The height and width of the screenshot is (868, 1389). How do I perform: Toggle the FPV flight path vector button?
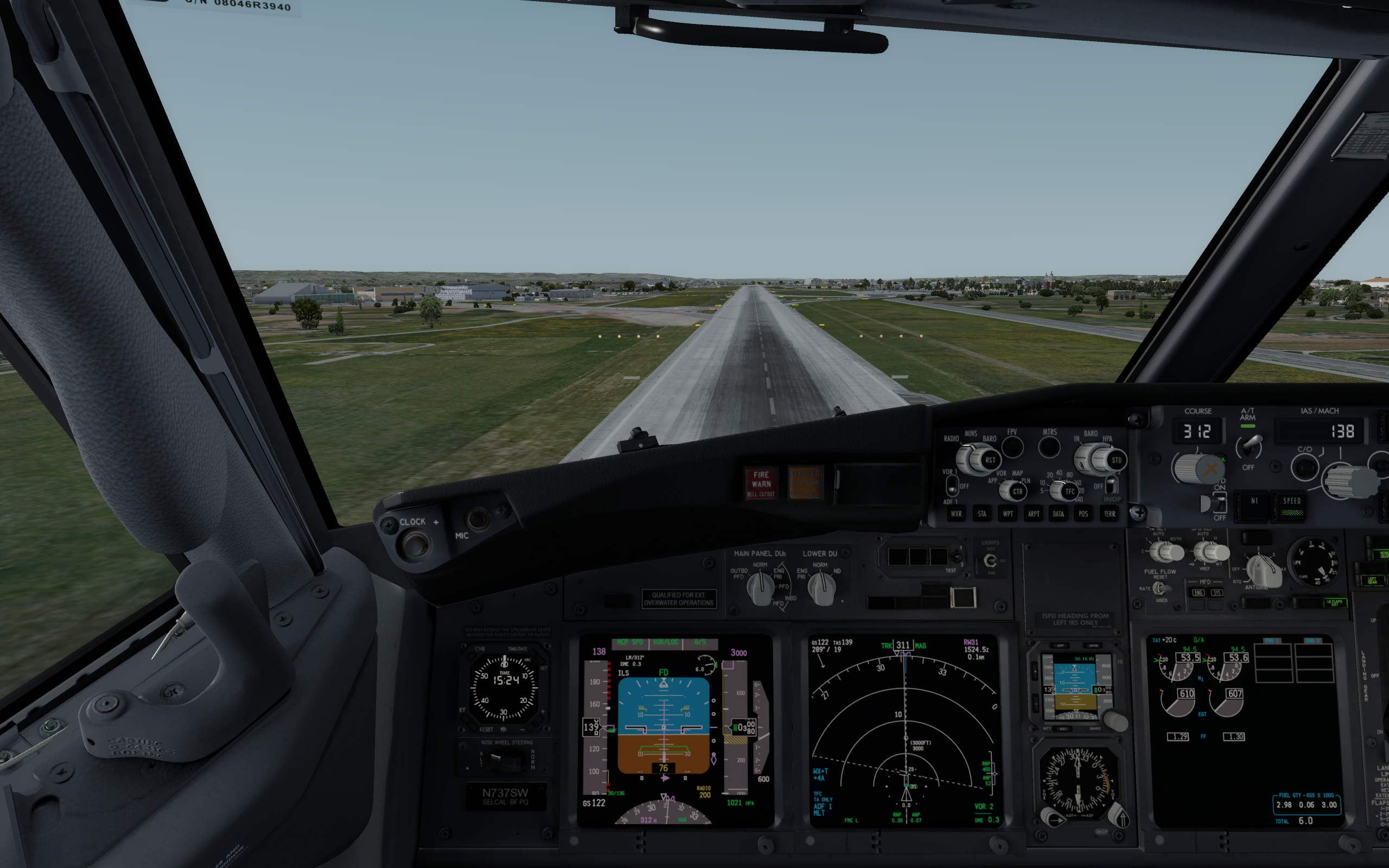click(1012, 447)
